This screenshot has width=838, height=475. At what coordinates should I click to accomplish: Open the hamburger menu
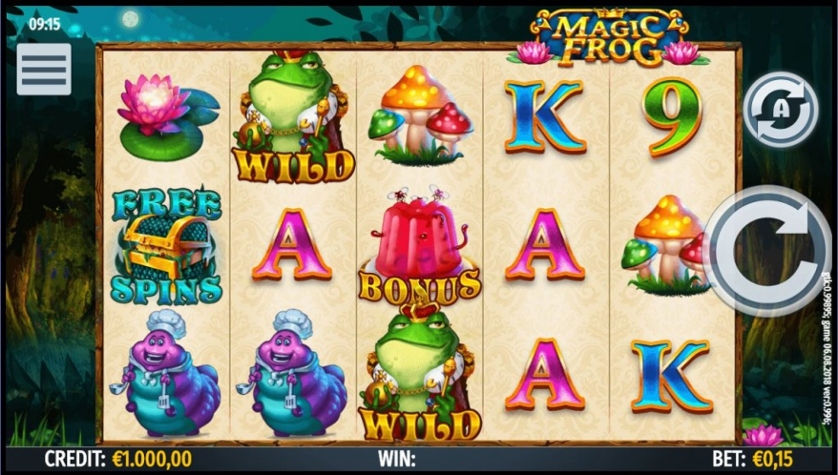click(x=44, y=69)
